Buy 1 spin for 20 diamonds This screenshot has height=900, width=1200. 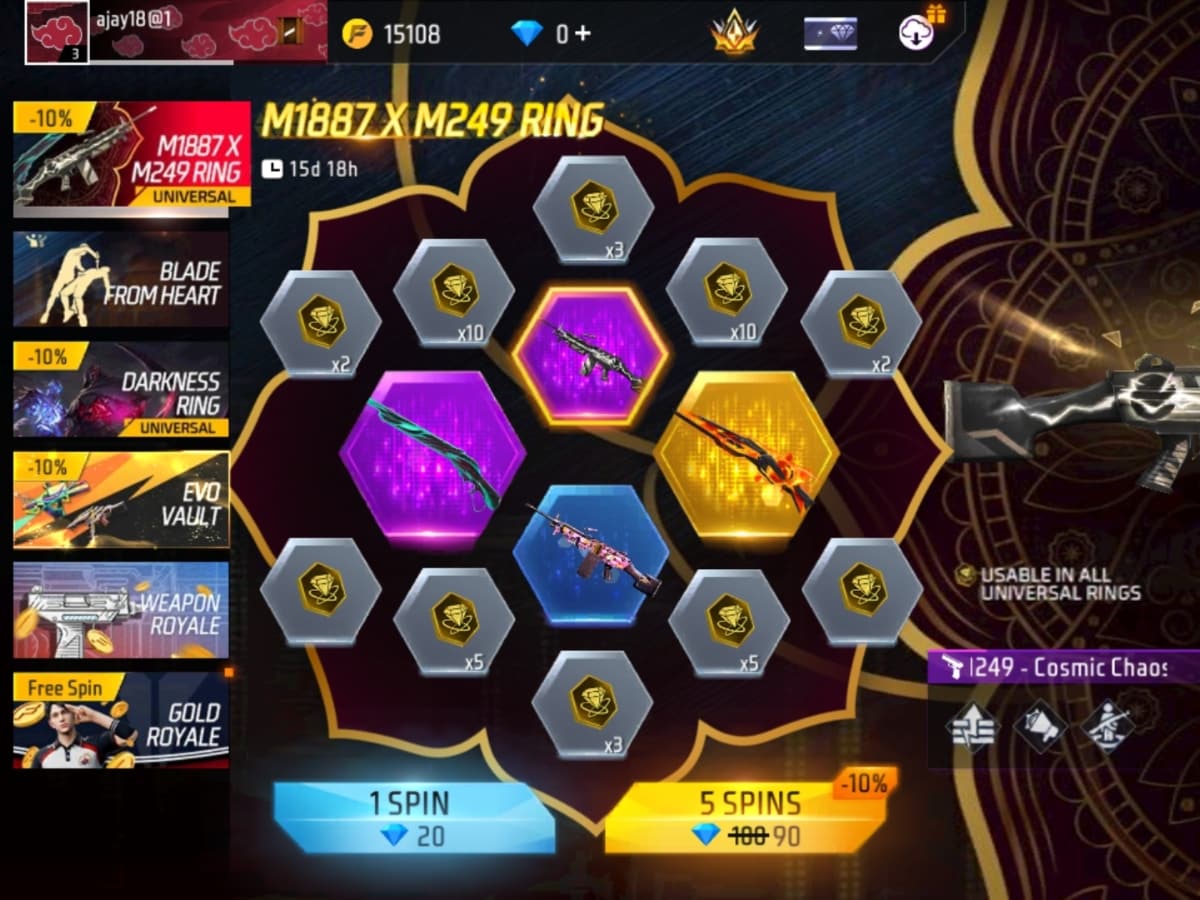(414, 816)
